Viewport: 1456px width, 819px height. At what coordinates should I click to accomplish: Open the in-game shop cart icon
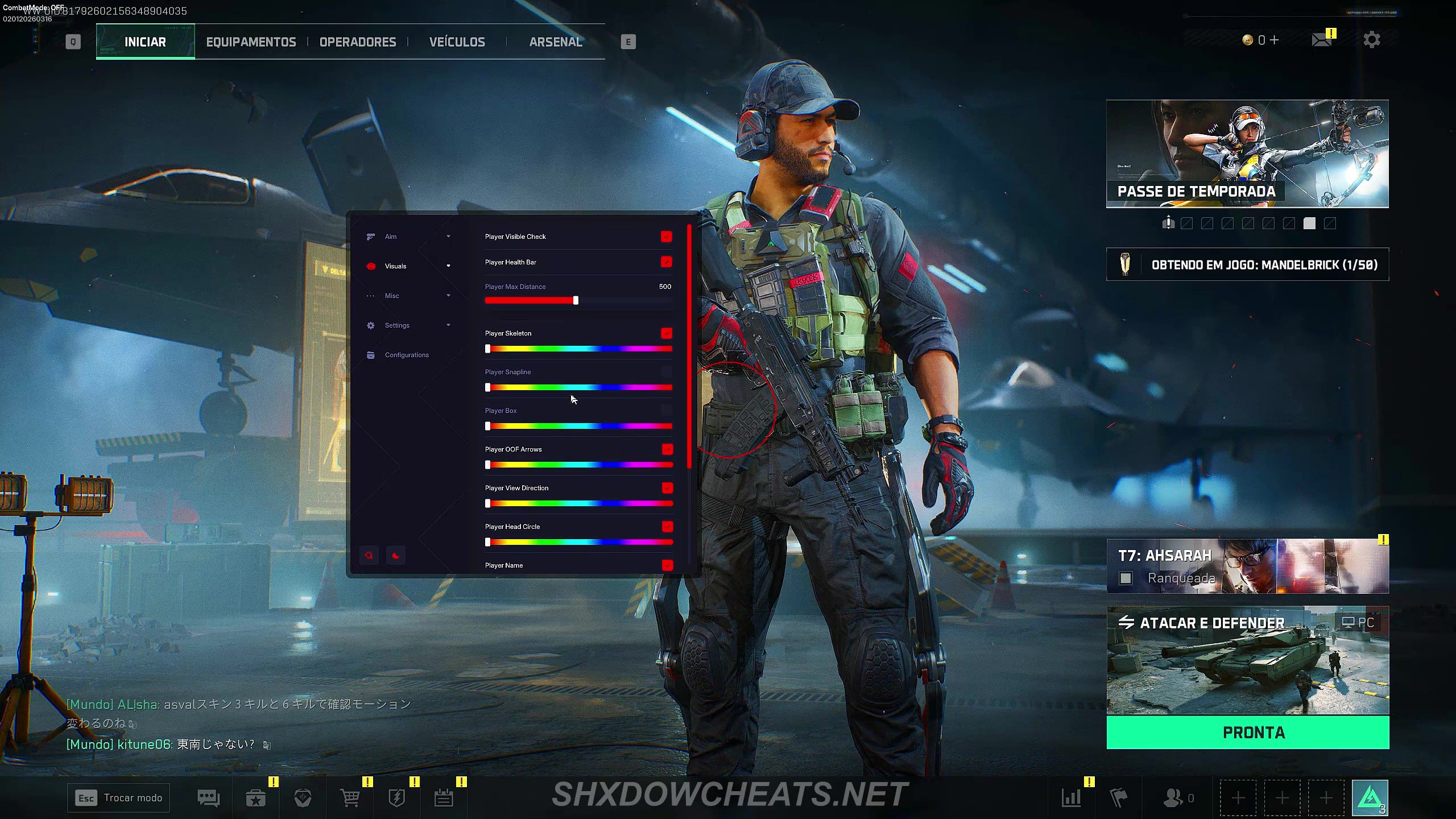click(x=349, y=797)
